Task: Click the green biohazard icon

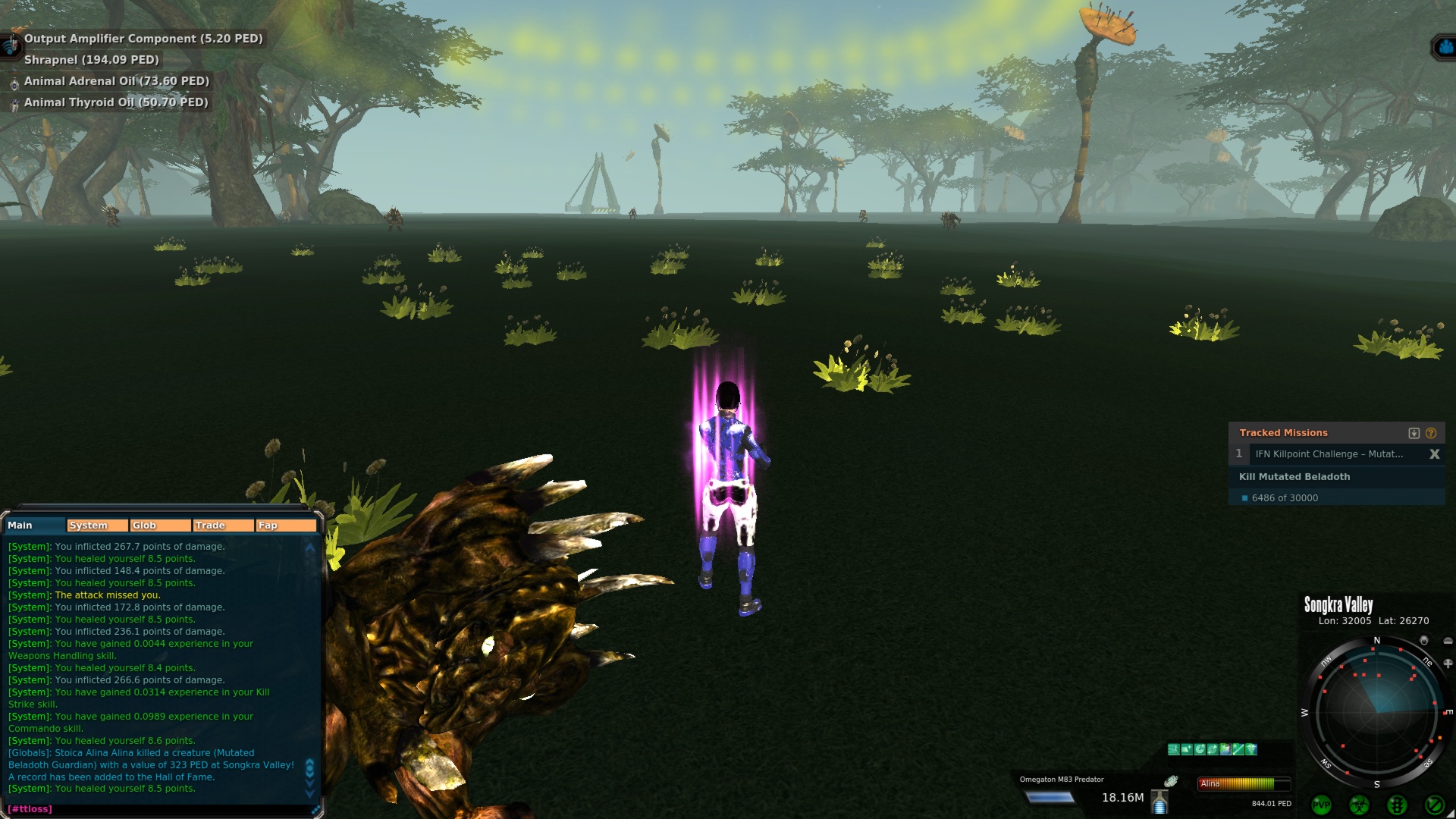Action: tap(1359, 805)
